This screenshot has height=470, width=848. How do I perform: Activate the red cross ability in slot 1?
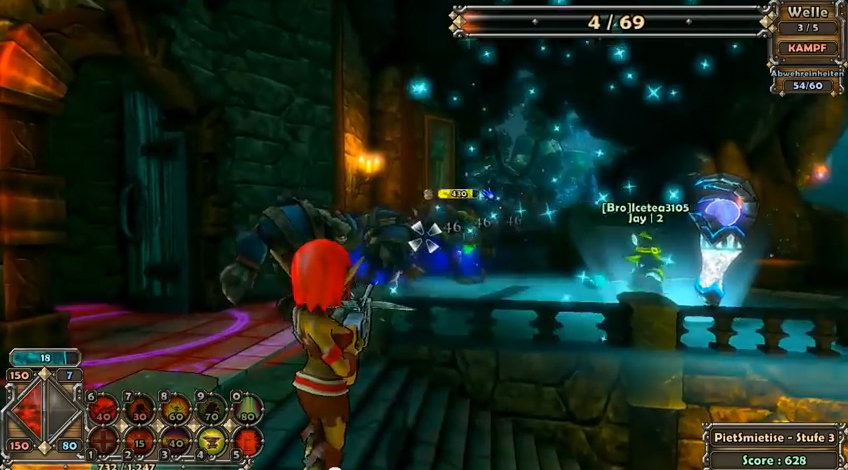(x=103, y=440)
